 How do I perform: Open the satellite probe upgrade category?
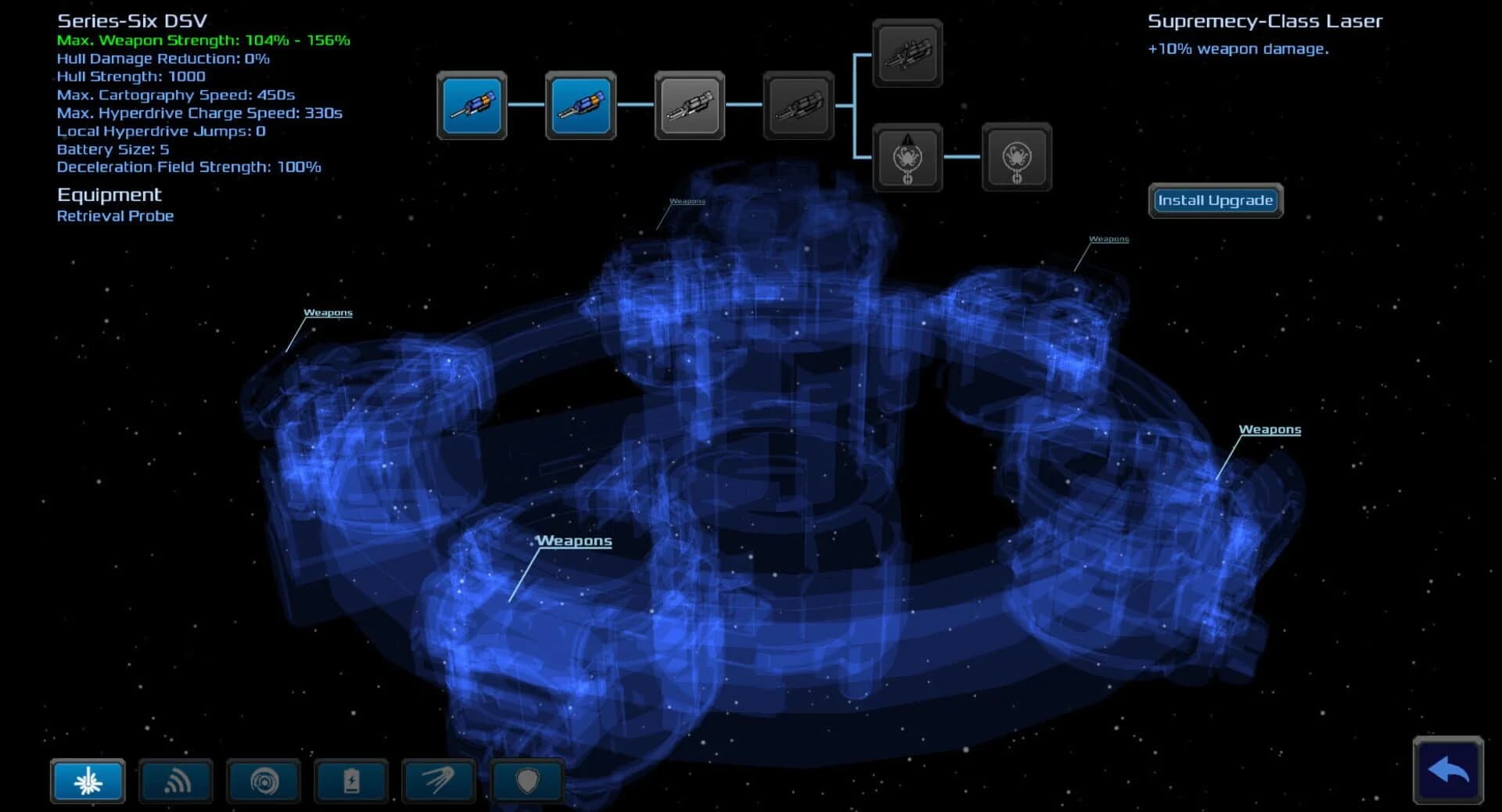439,781
